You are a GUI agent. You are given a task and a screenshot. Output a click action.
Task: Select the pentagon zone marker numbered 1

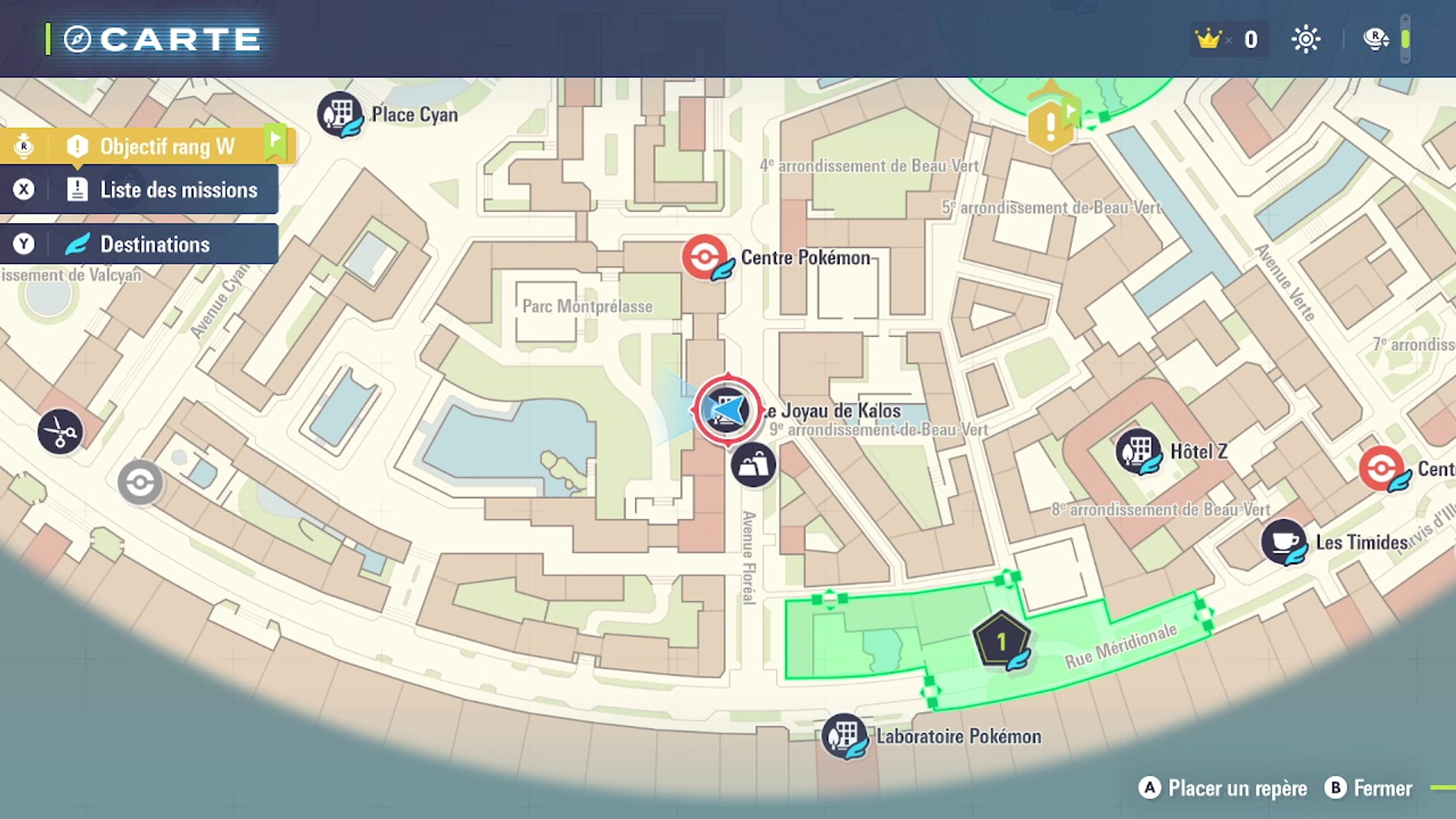coord(1001,641)
